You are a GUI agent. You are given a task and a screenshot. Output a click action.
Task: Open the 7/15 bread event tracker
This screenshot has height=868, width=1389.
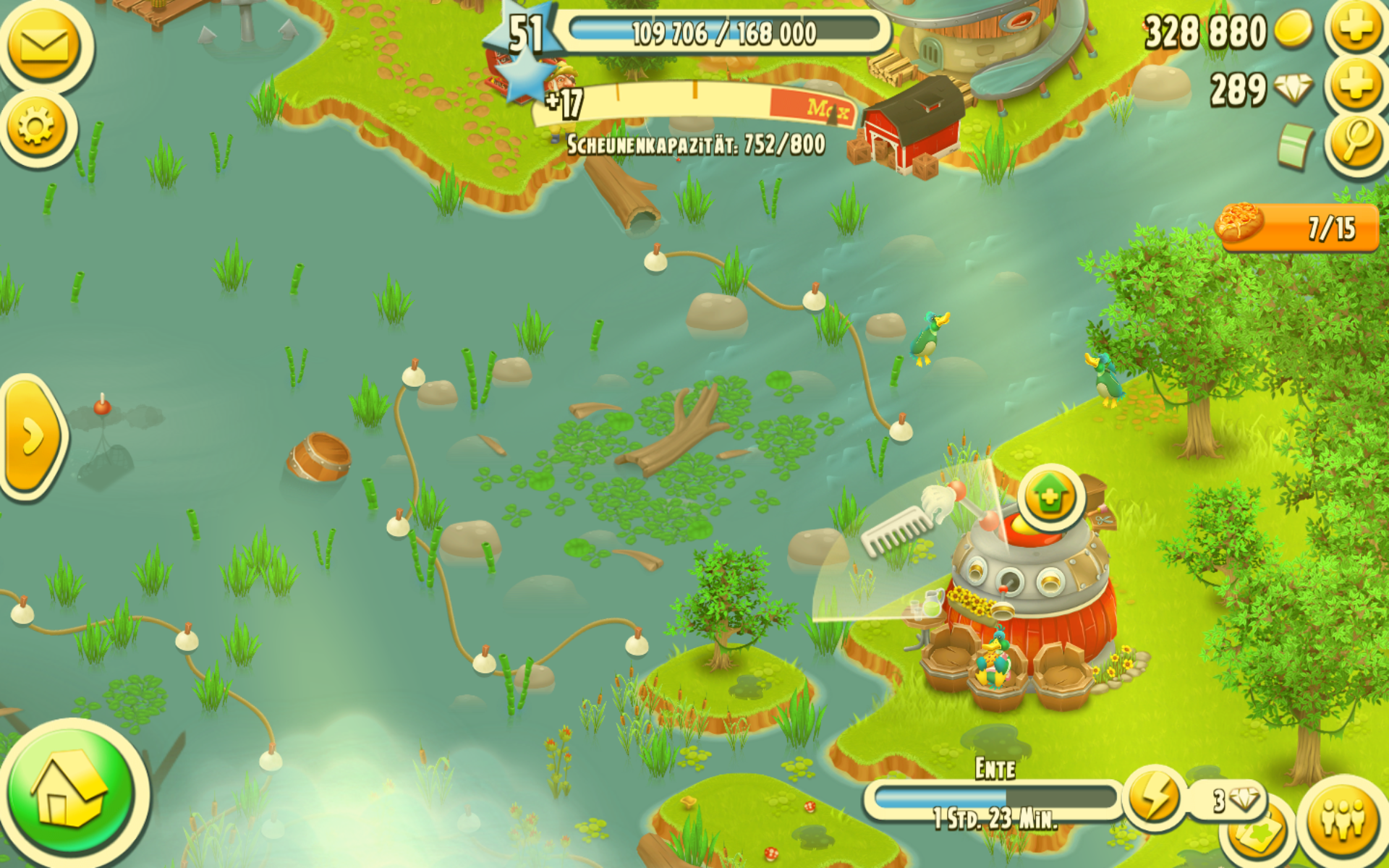(1300, 227)
